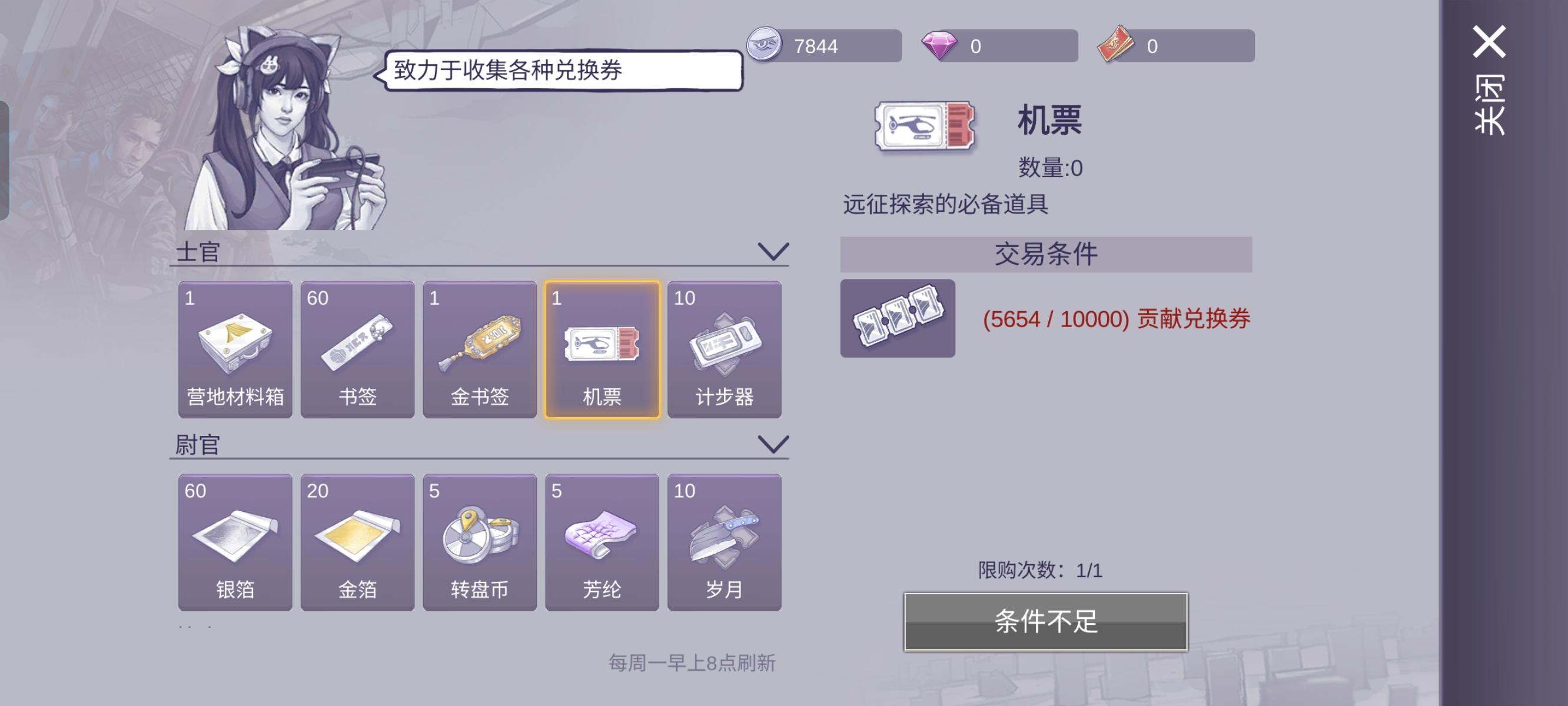This screenshot has width=1568, height=706.
Task: Select the 营地材料箱 item icon
Action: [x=235, y=350]
